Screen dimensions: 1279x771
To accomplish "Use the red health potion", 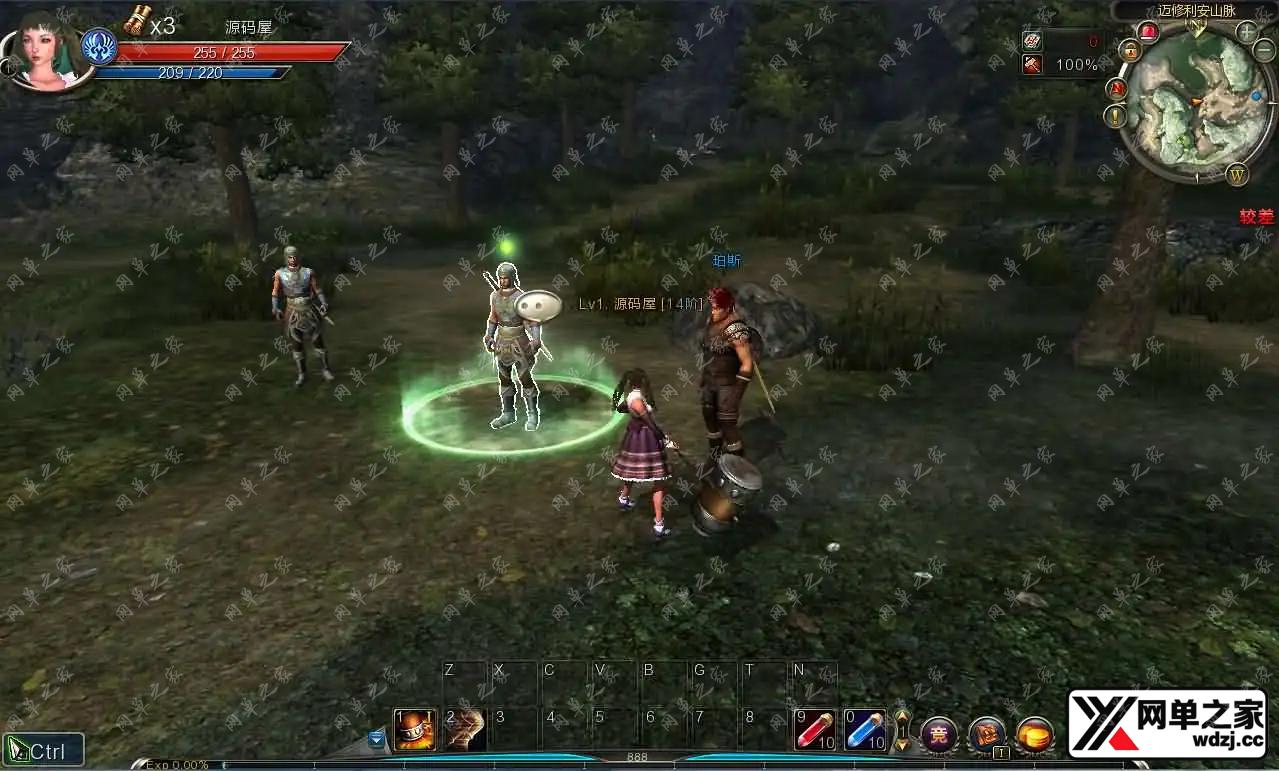I will tap(815, 730).
